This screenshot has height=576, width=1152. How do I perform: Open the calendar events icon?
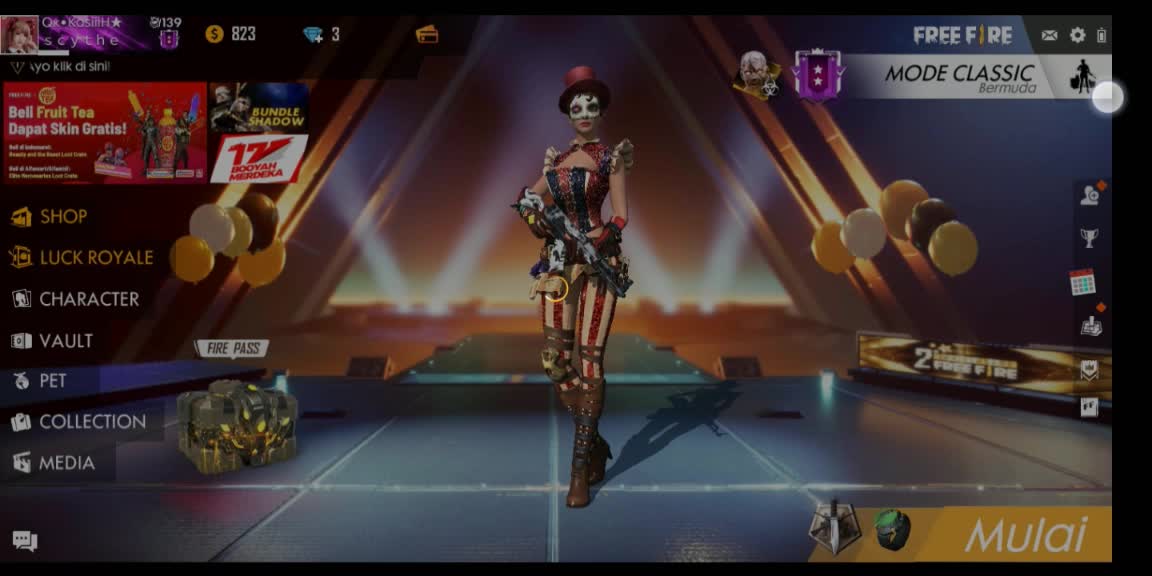pos(1082,282)
